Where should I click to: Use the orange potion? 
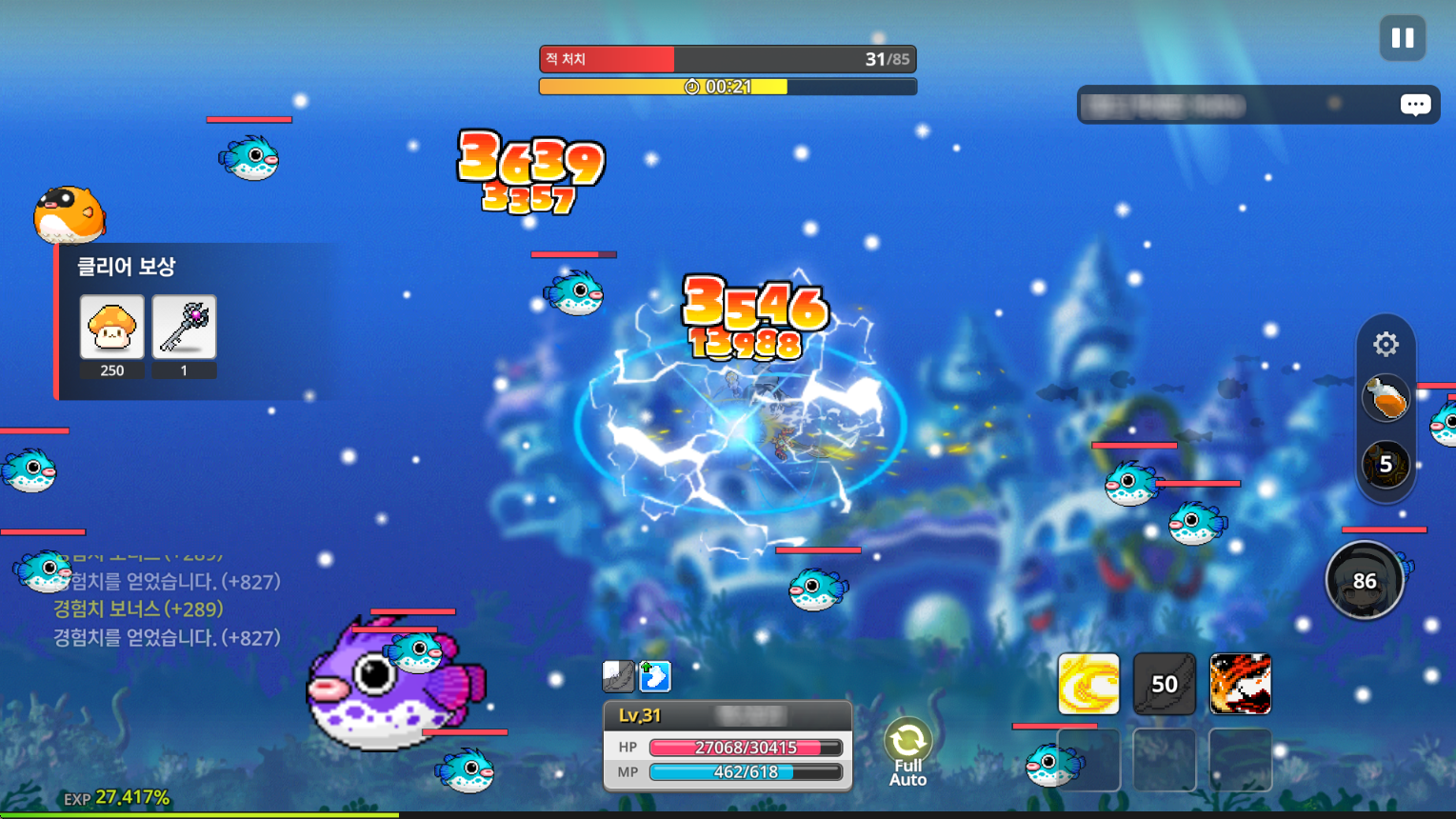click(1386, 398)
